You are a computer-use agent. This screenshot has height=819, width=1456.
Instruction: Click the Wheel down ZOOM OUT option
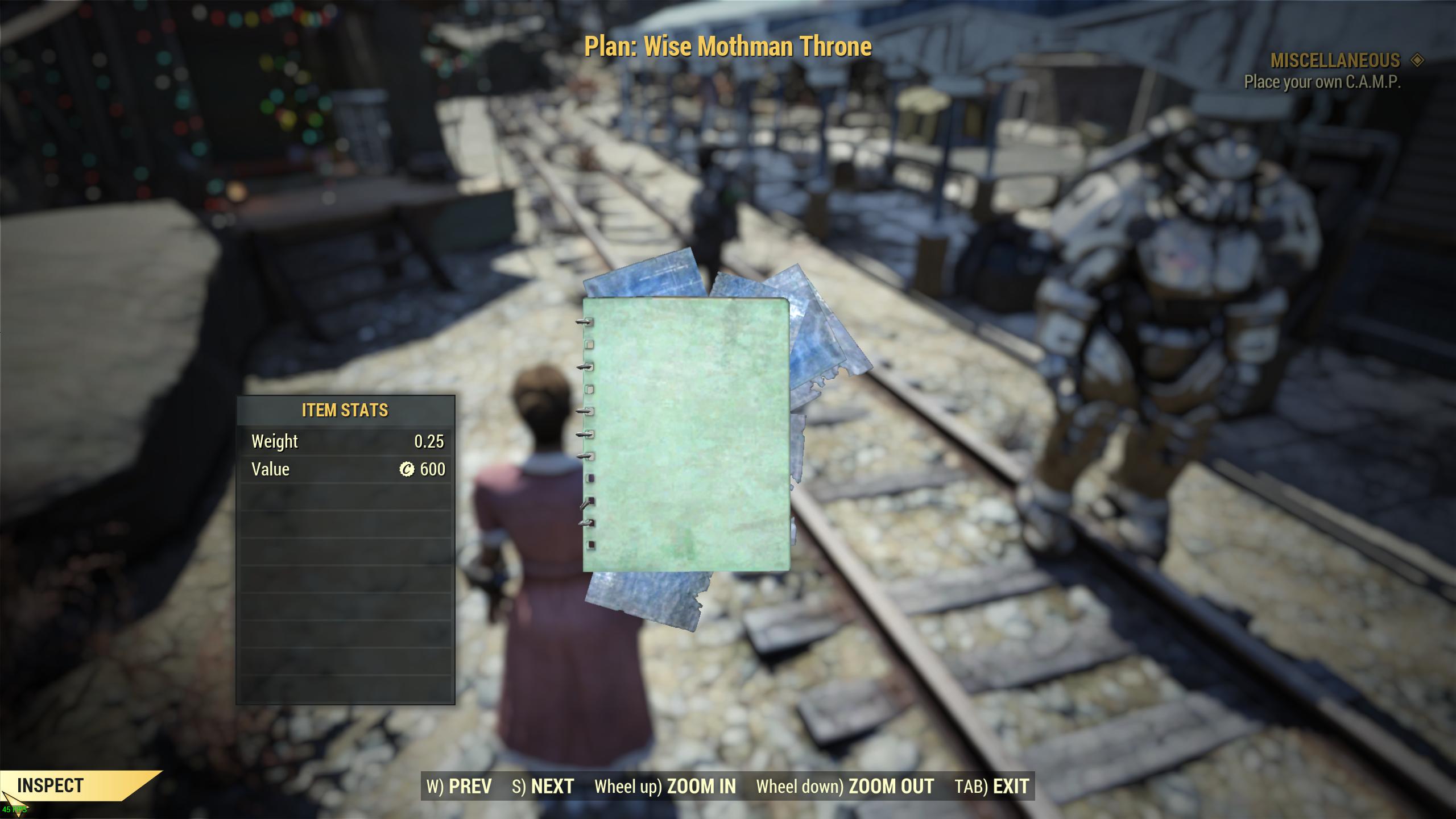(x=844, y=787)
